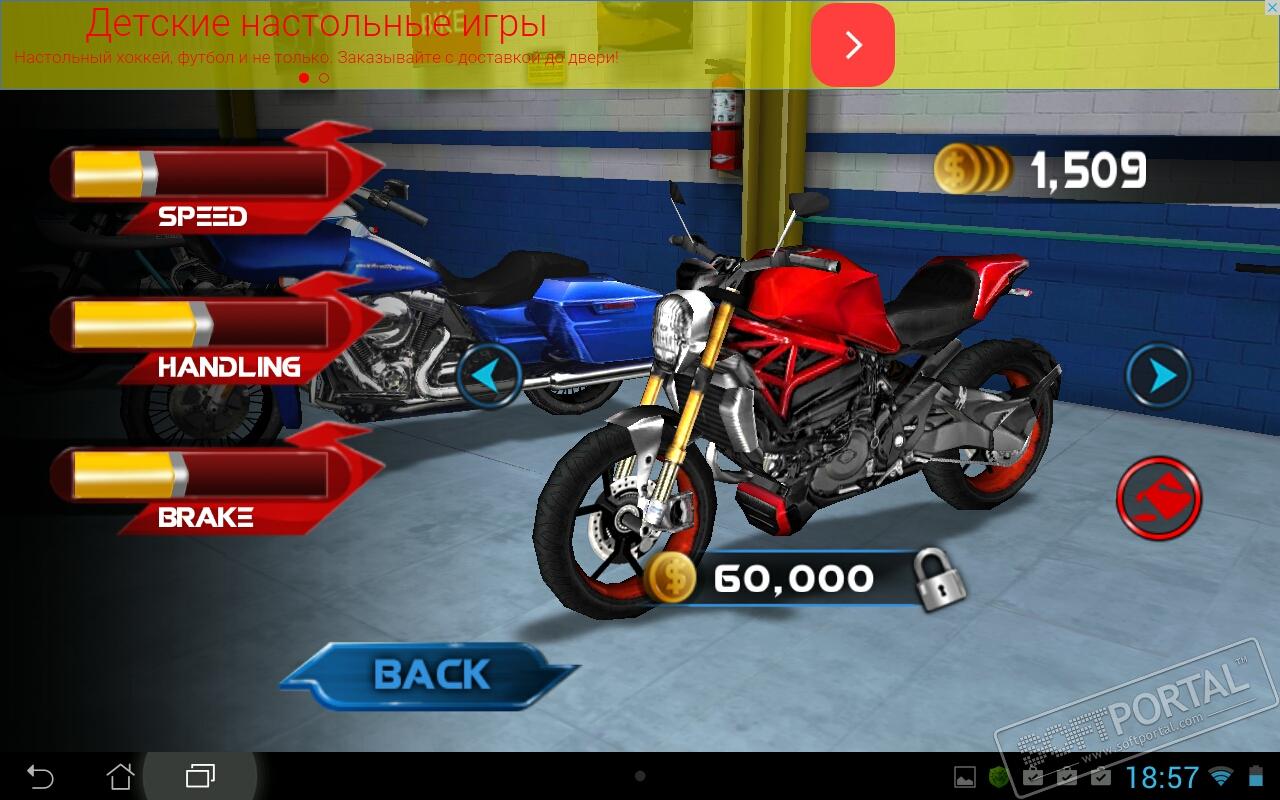Show the next bike with right arrow
The image size is (1280, 800).
[1158, 376]
